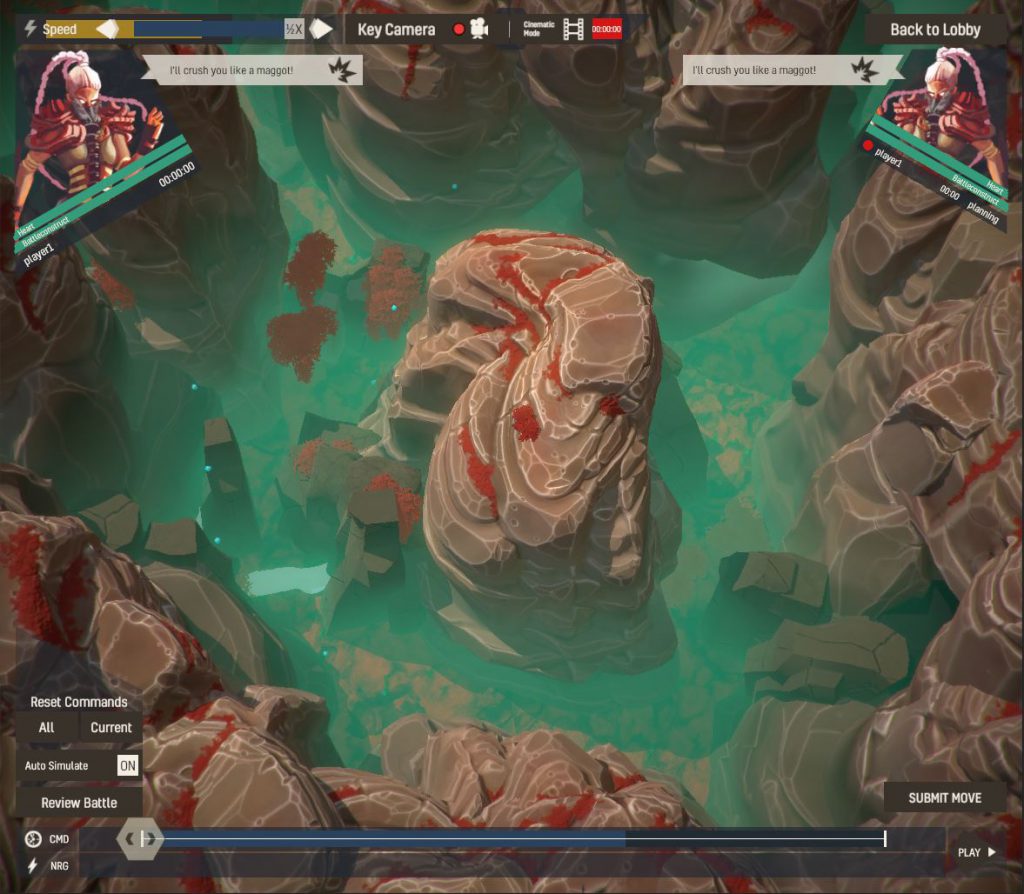The image size is (1024, 894).
Task: Click the Speed slider handle
Action: [x=108, y=29]
